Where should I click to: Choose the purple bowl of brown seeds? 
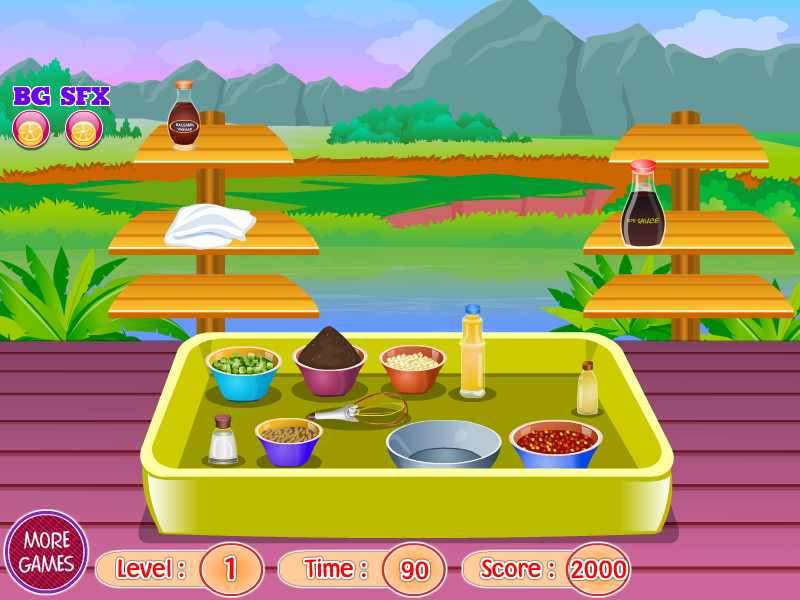pos(288,441)
